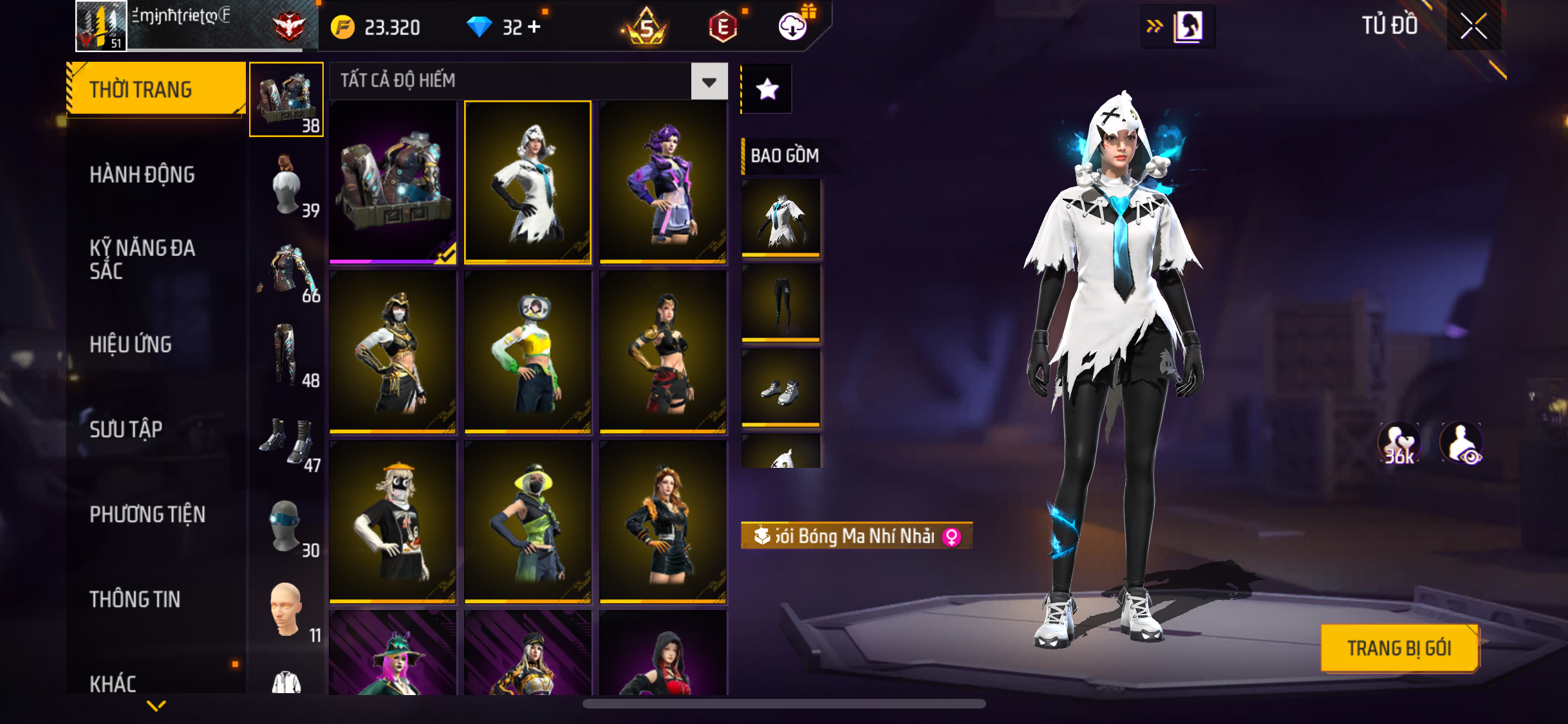Open the KỸ NĂNG ĐA SẮC tab
Screen dimensions: 1568x724
tap(142, 259)
